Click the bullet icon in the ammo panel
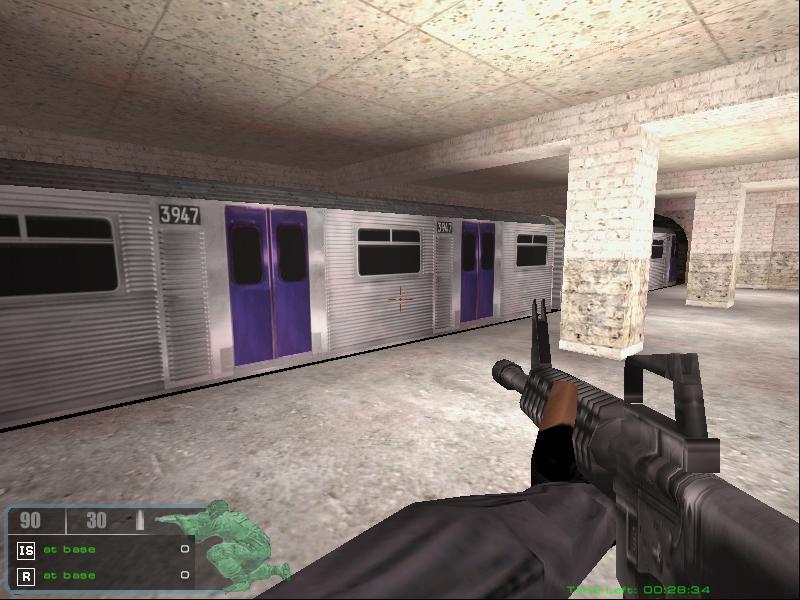 pos(139,521)
